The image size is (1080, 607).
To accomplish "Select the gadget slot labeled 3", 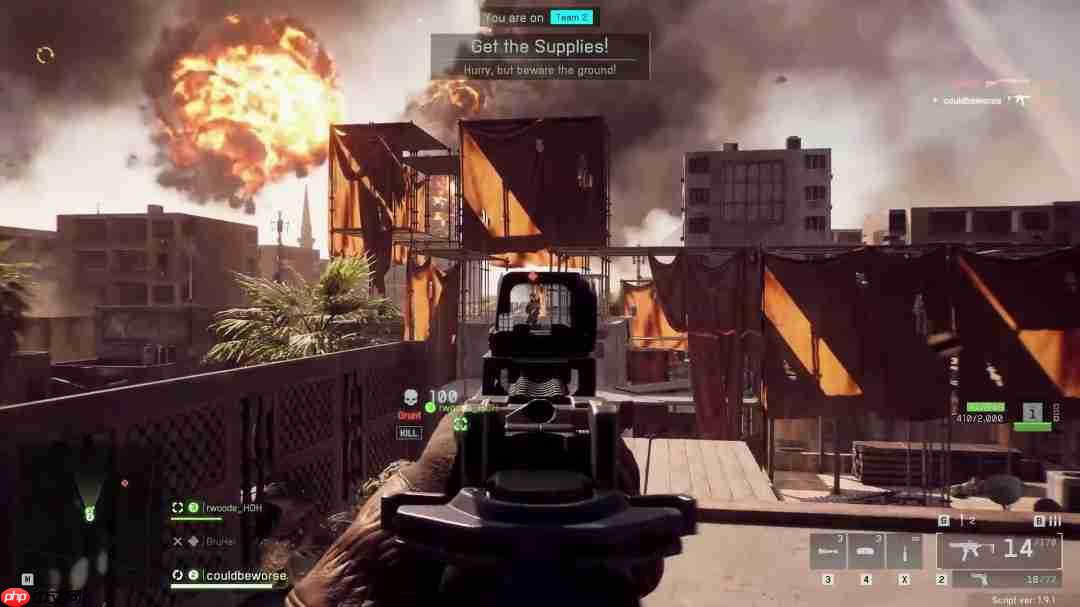I will [827, 552].
